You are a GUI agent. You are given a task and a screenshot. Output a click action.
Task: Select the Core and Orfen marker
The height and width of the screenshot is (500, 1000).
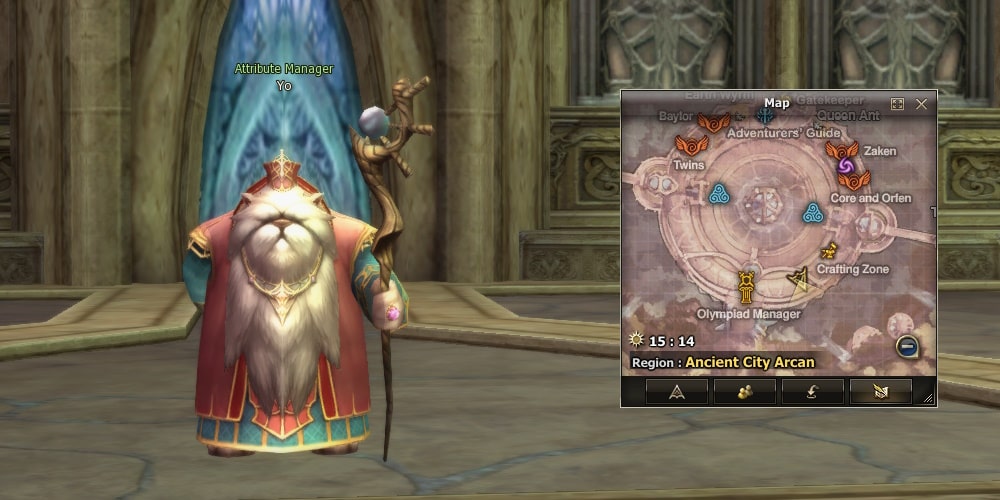point(854,180)
